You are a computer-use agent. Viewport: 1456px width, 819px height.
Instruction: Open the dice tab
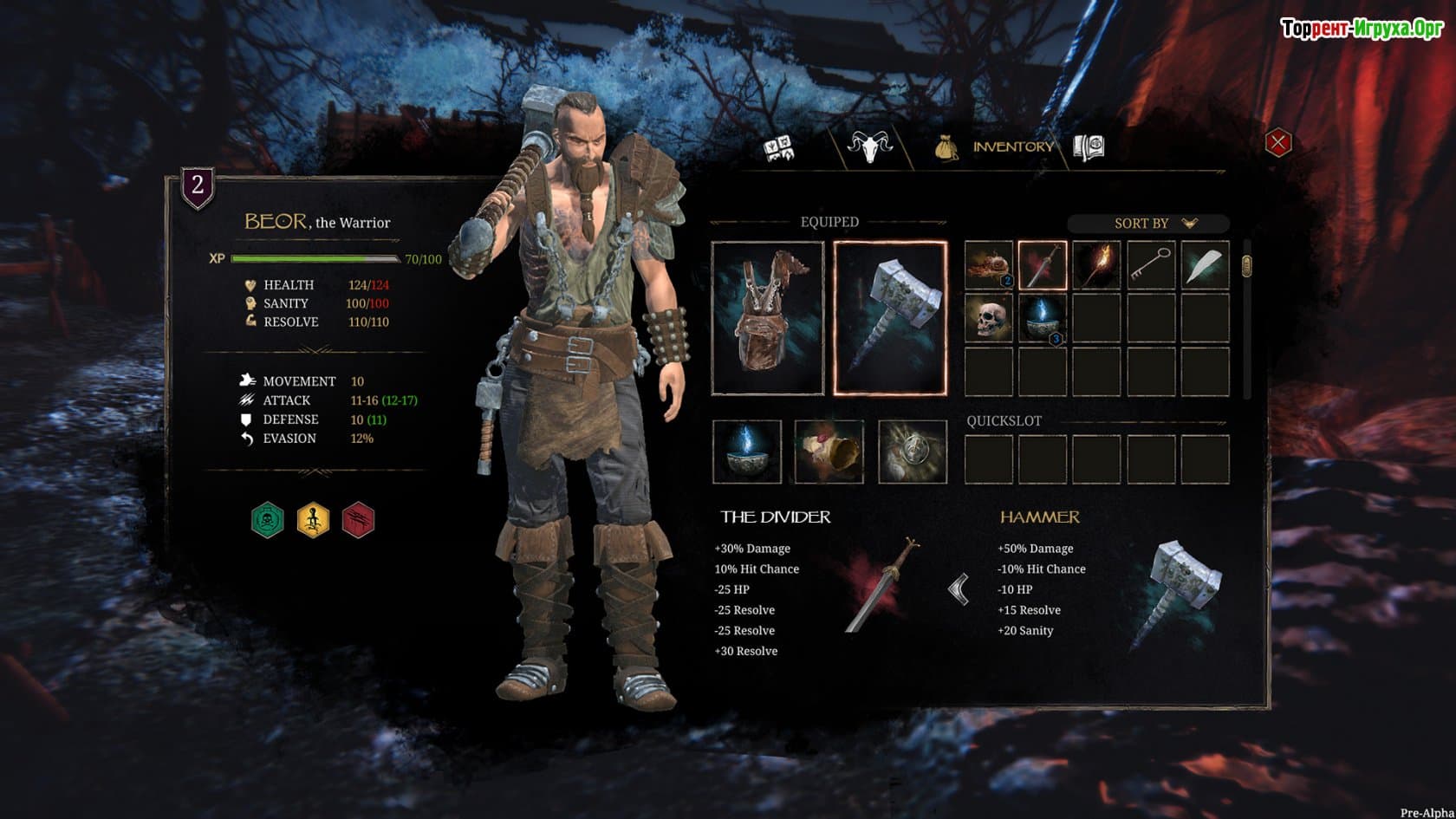point(780,148)
